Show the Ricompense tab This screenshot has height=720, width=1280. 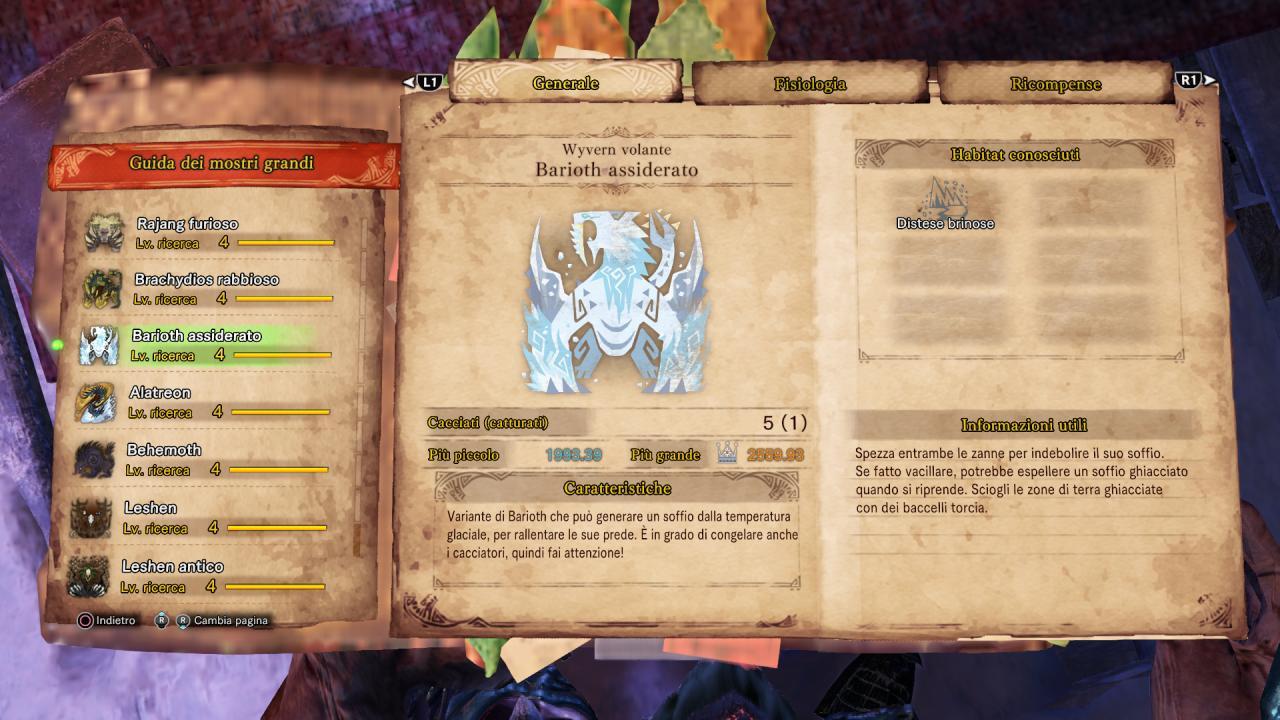pyautogui.click(x=1055, y=84)
